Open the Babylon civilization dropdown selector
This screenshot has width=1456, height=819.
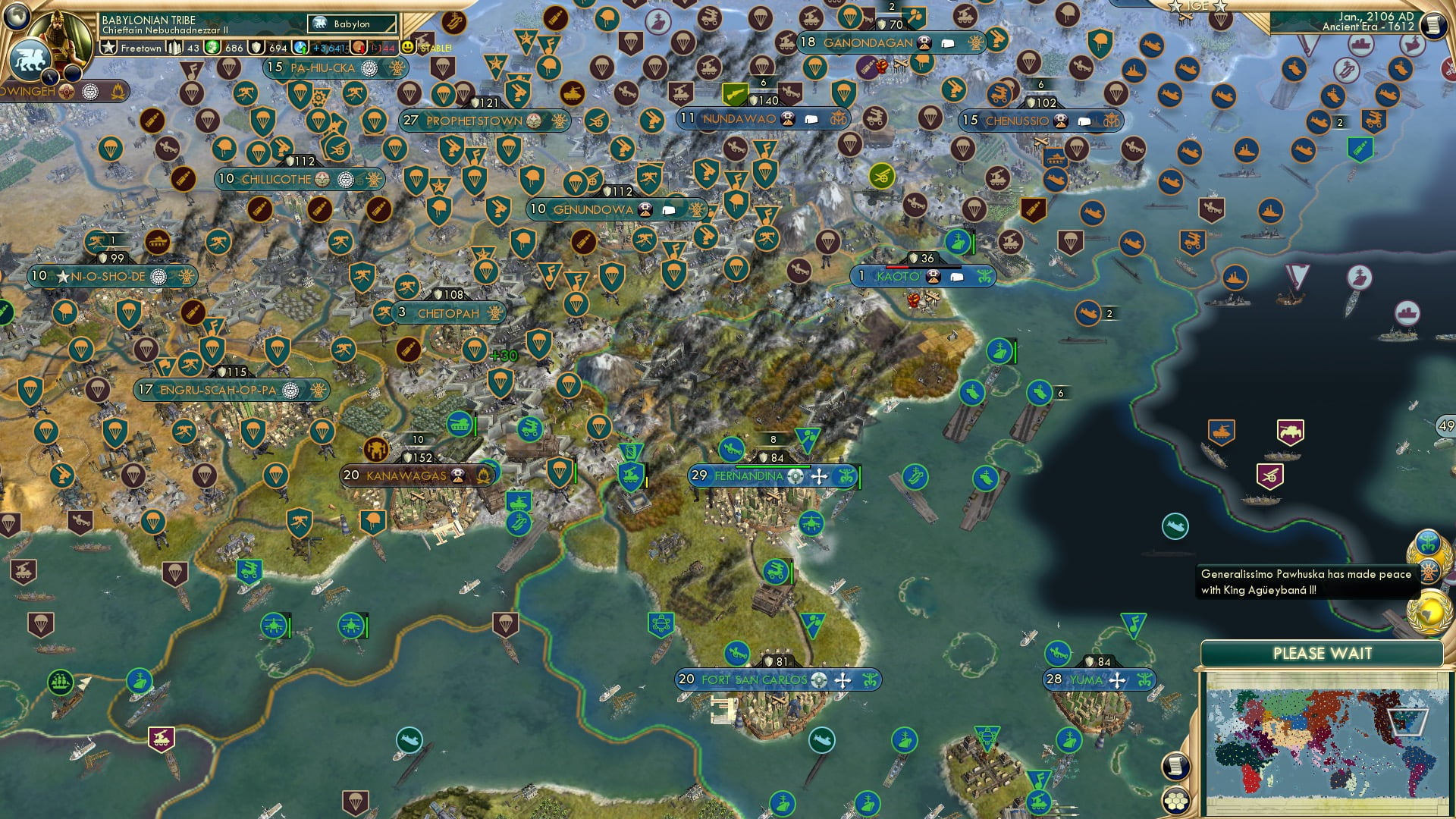[353, 24]
